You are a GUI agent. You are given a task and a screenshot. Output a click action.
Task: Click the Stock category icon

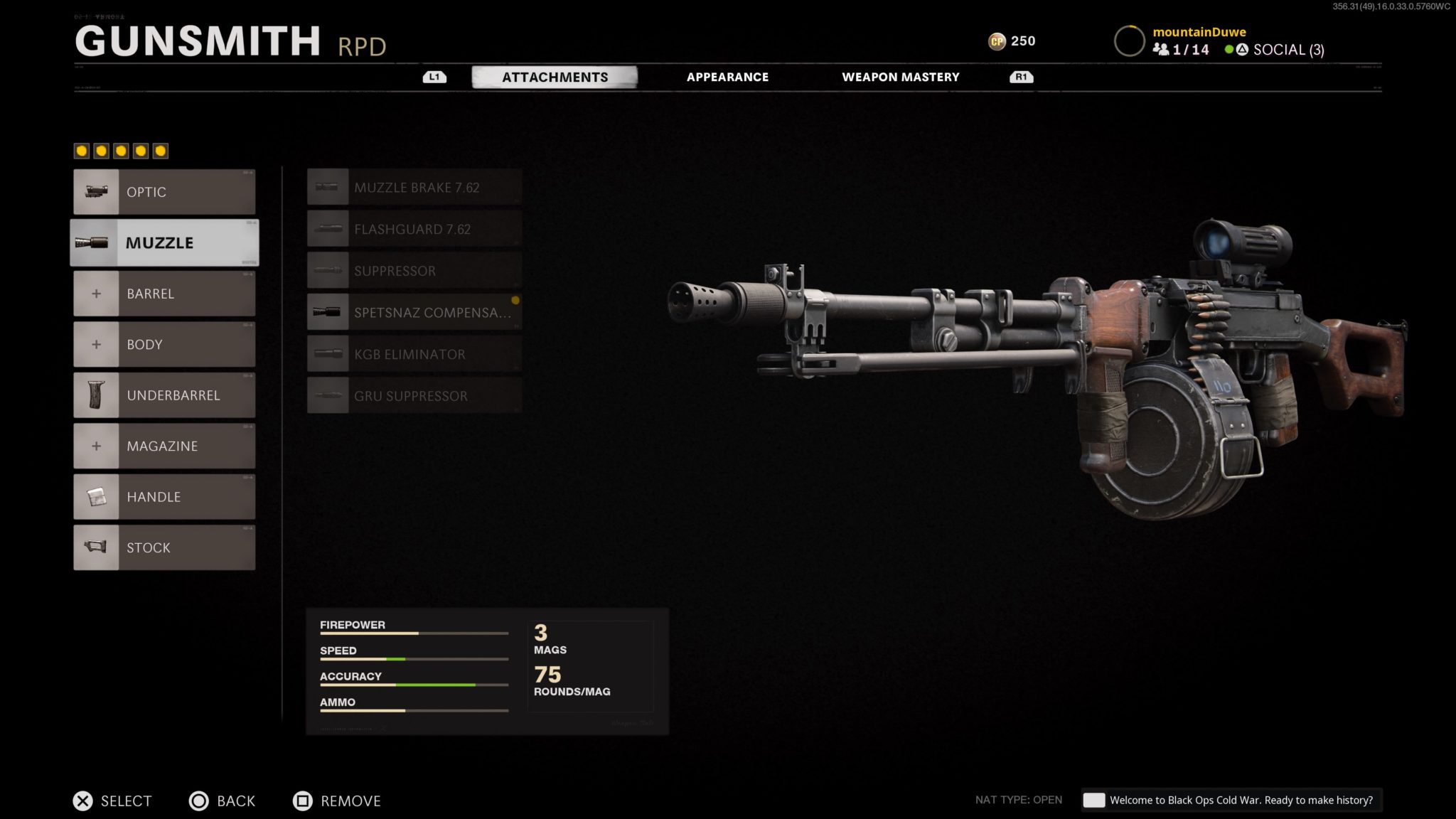[x=97, y=547]
